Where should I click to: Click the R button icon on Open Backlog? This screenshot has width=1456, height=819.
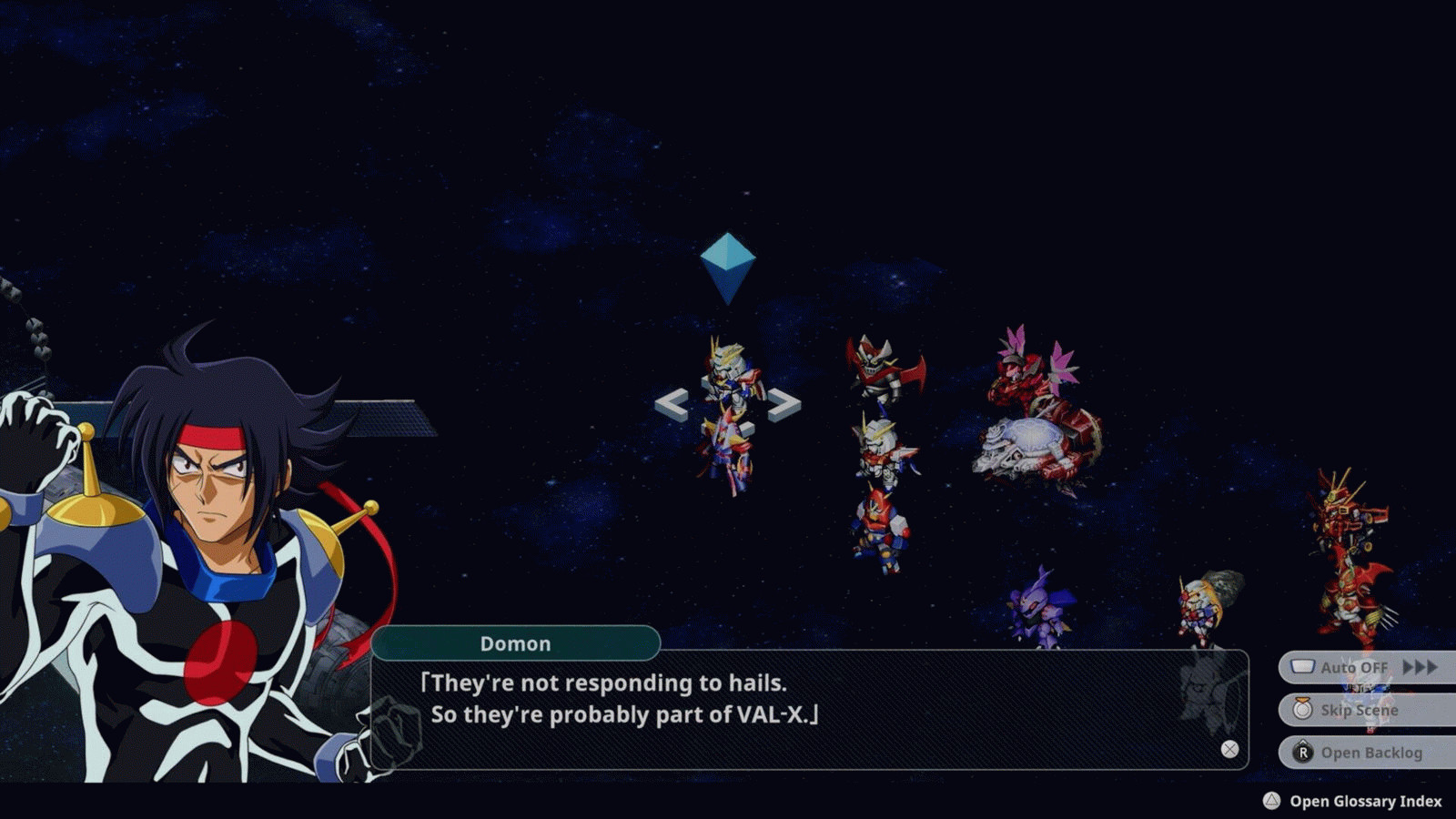[x=1304, y=753]
